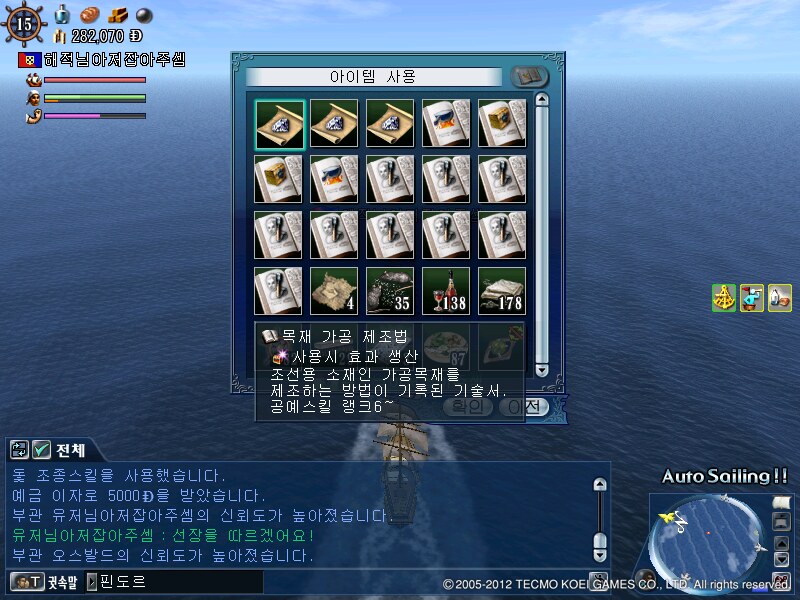Click the book icon beside the 아이템 사용 title

click(529, 77)
